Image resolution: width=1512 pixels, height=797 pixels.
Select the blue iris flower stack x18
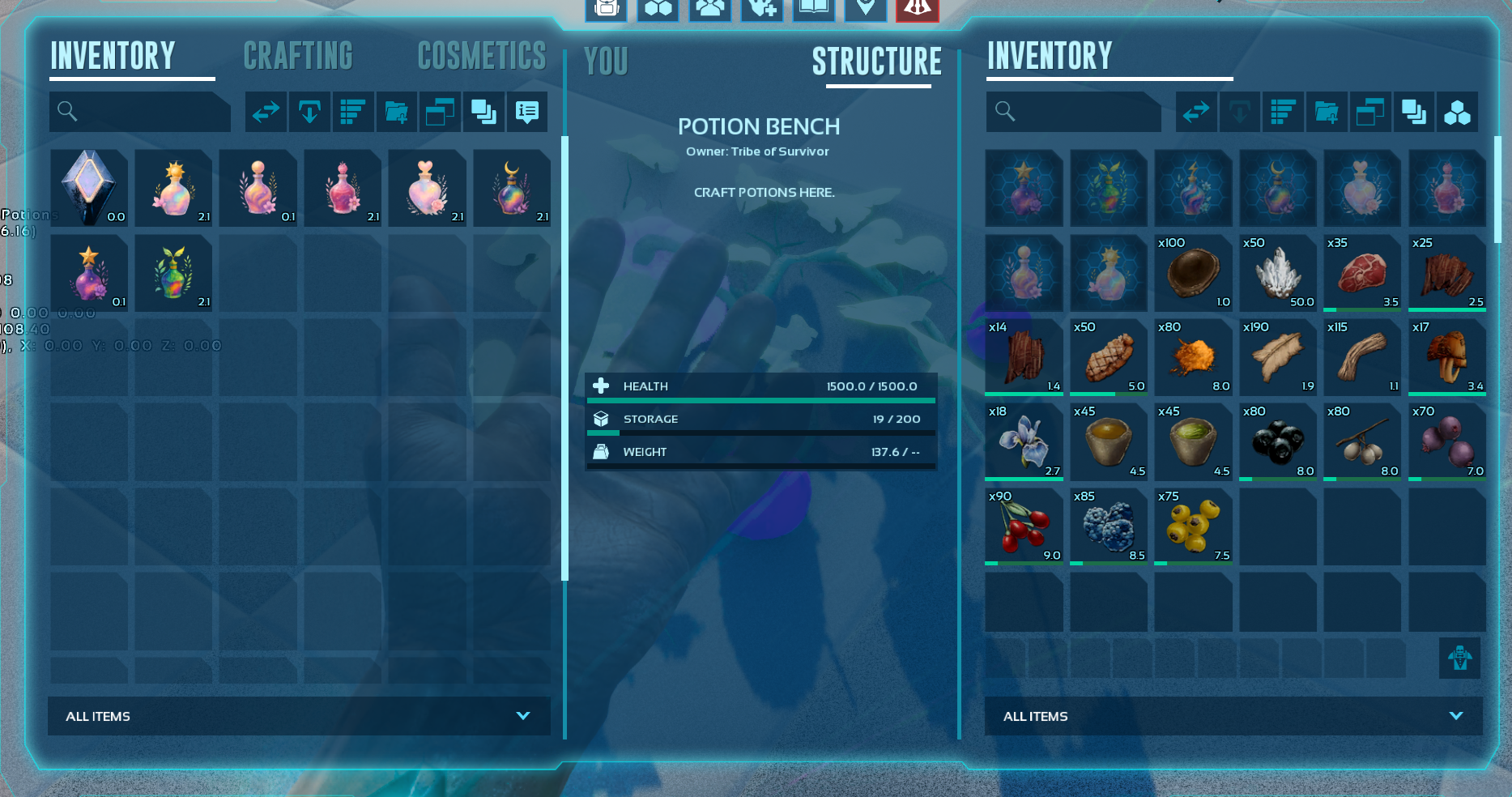point(1024,441)
